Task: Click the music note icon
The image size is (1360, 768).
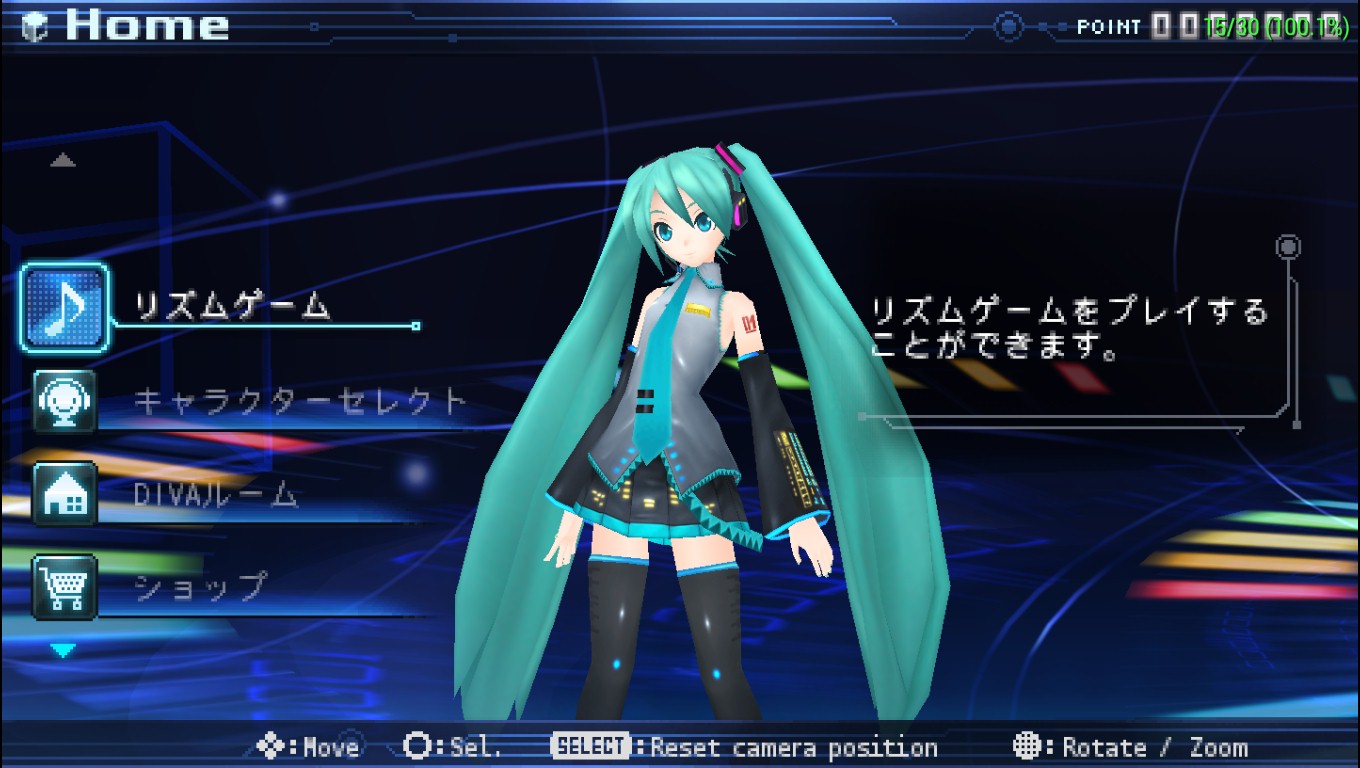Action: [65, 308]
